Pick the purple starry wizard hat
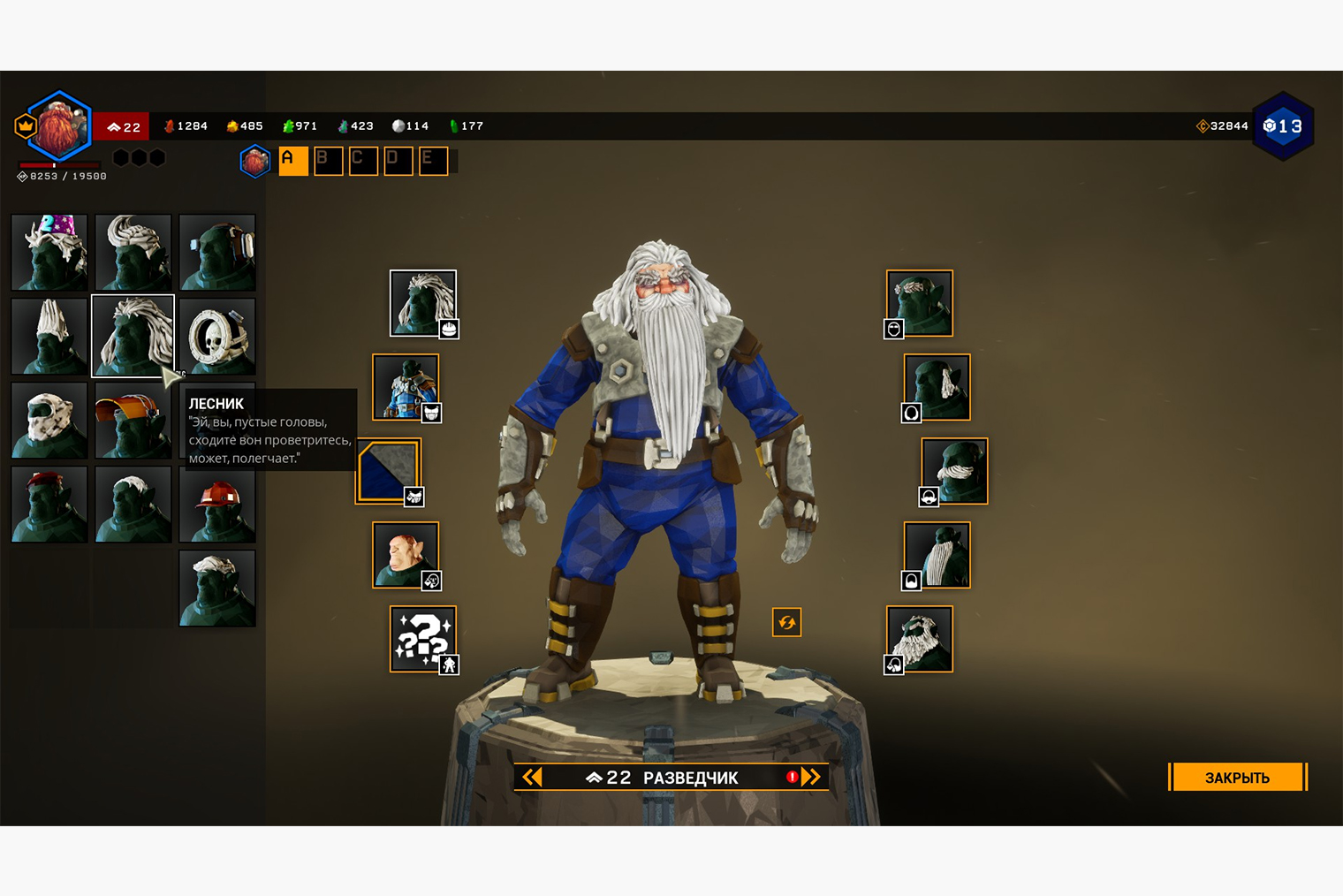 [x=49, y=252]
